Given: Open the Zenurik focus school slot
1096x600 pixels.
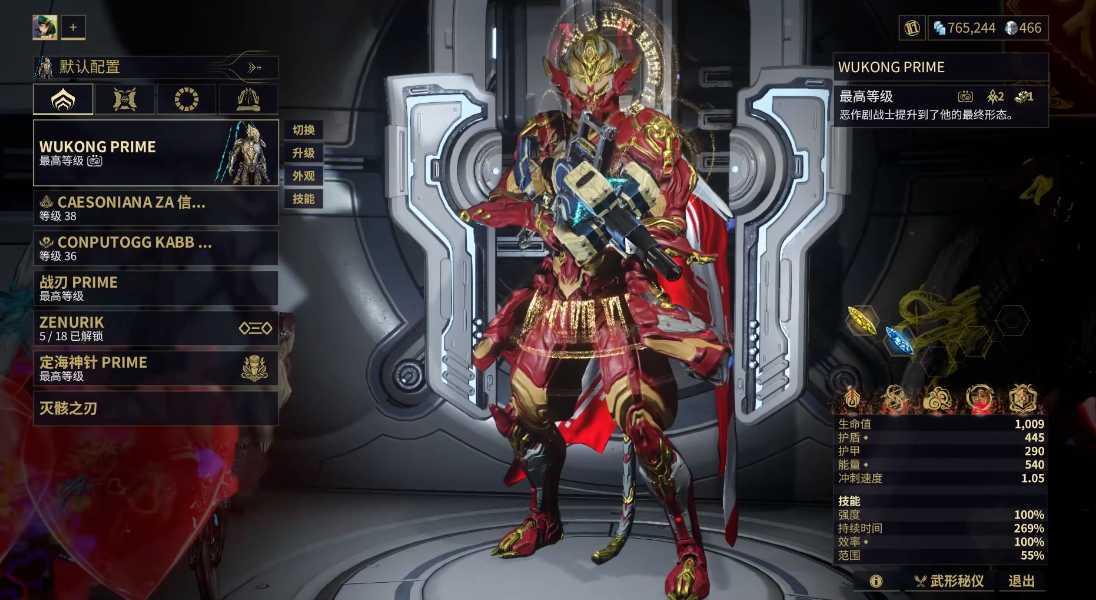Looking at the screenshot, I should click(x=155, y=328).
